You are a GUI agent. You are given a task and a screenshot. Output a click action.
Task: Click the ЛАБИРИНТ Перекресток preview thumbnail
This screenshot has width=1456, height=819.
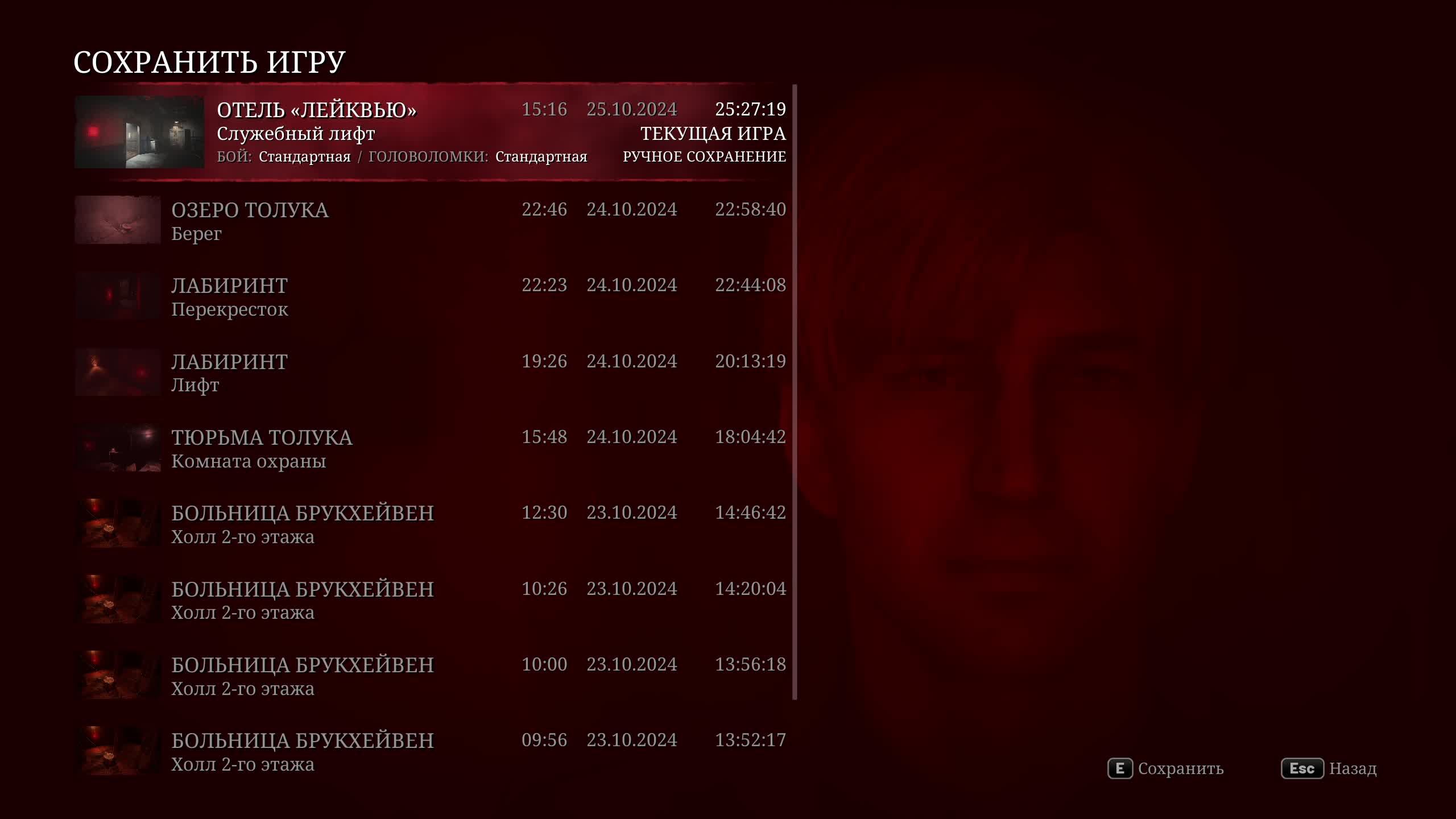click(x=117, y=296)
